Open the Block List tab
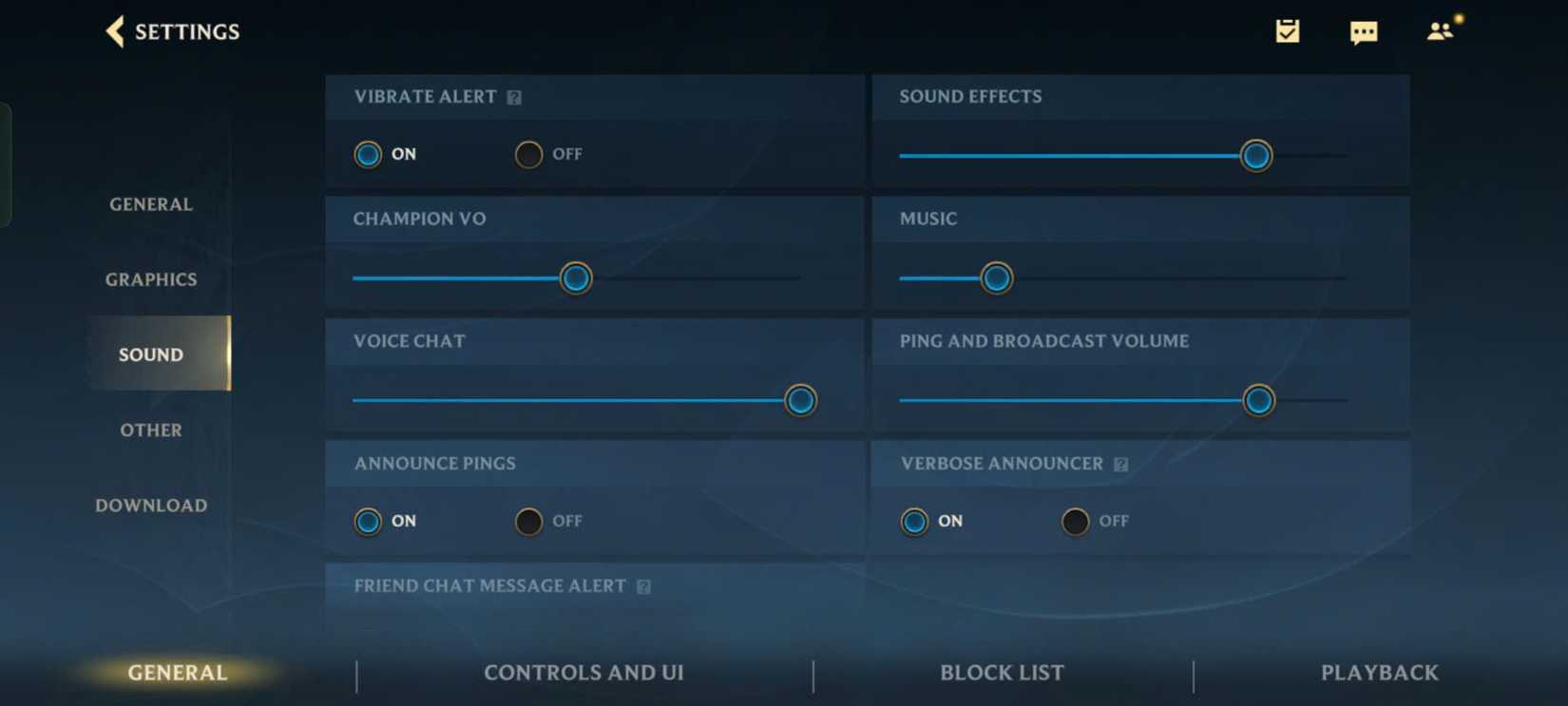The height and width of the screenshot is (706, 1568). tap(1001, 672)
